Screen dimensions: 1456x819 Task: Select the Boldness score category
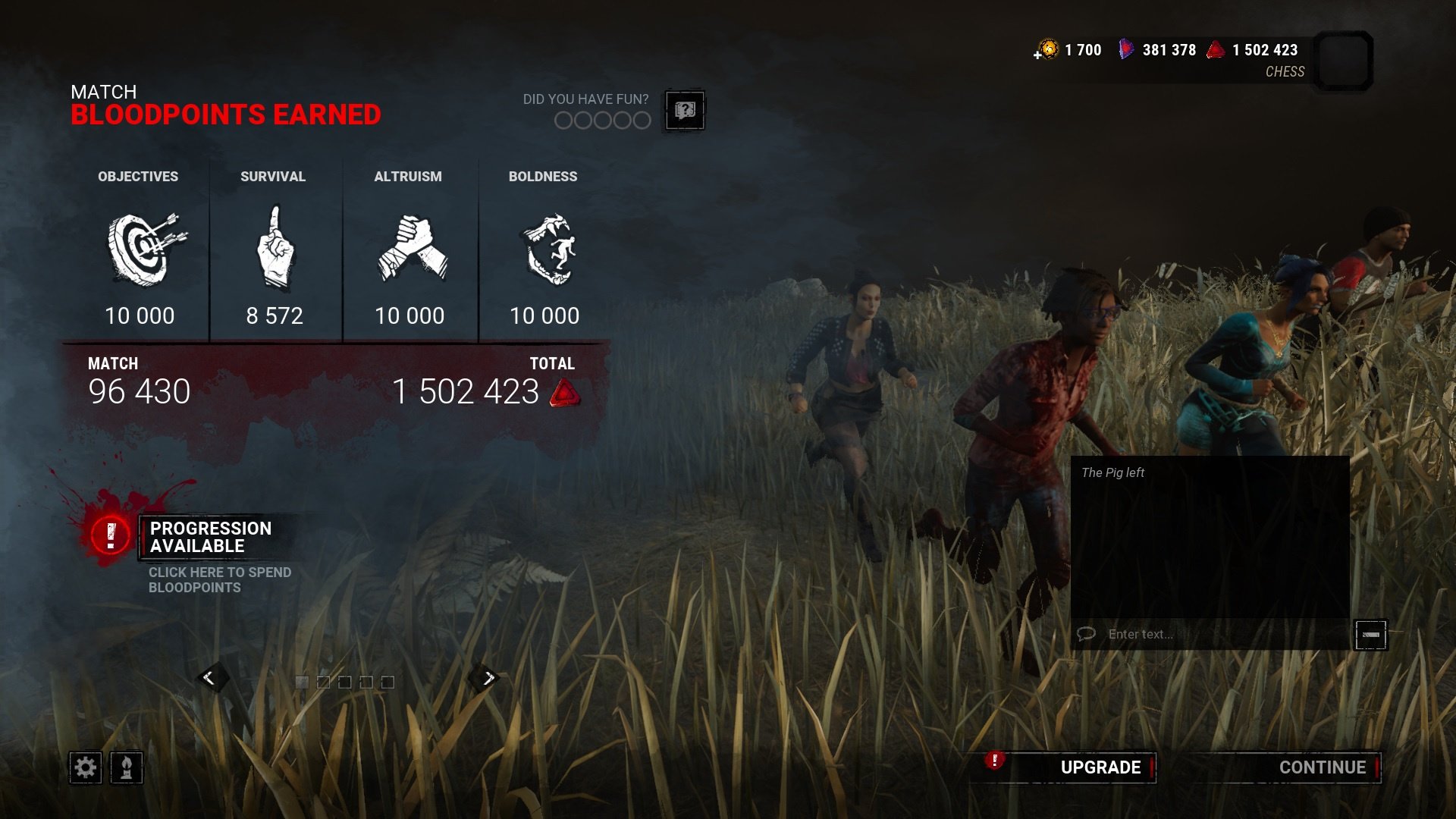[544, 250]
